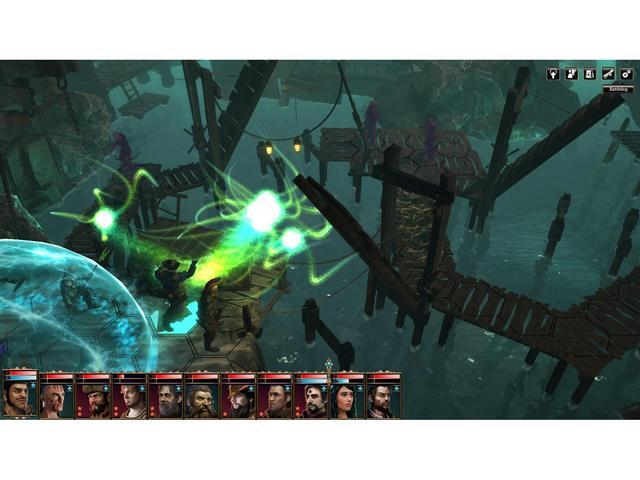Viewport: 640px width, 480px height.
Task: Choose the red-hatted character portrait
Action: [x=238, y=400]
